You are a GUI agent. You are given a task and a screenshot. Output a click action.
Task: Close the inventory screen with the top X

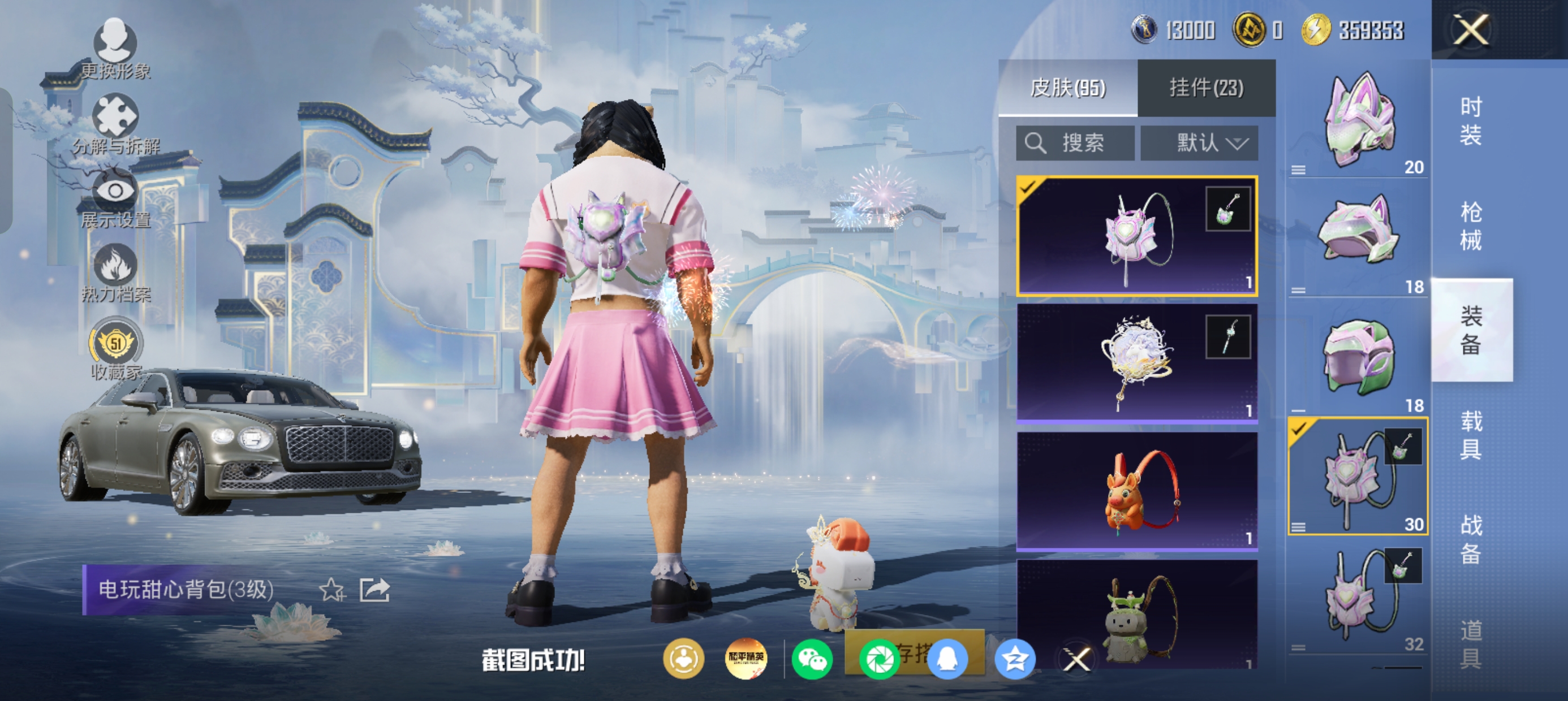(1471, 29)
